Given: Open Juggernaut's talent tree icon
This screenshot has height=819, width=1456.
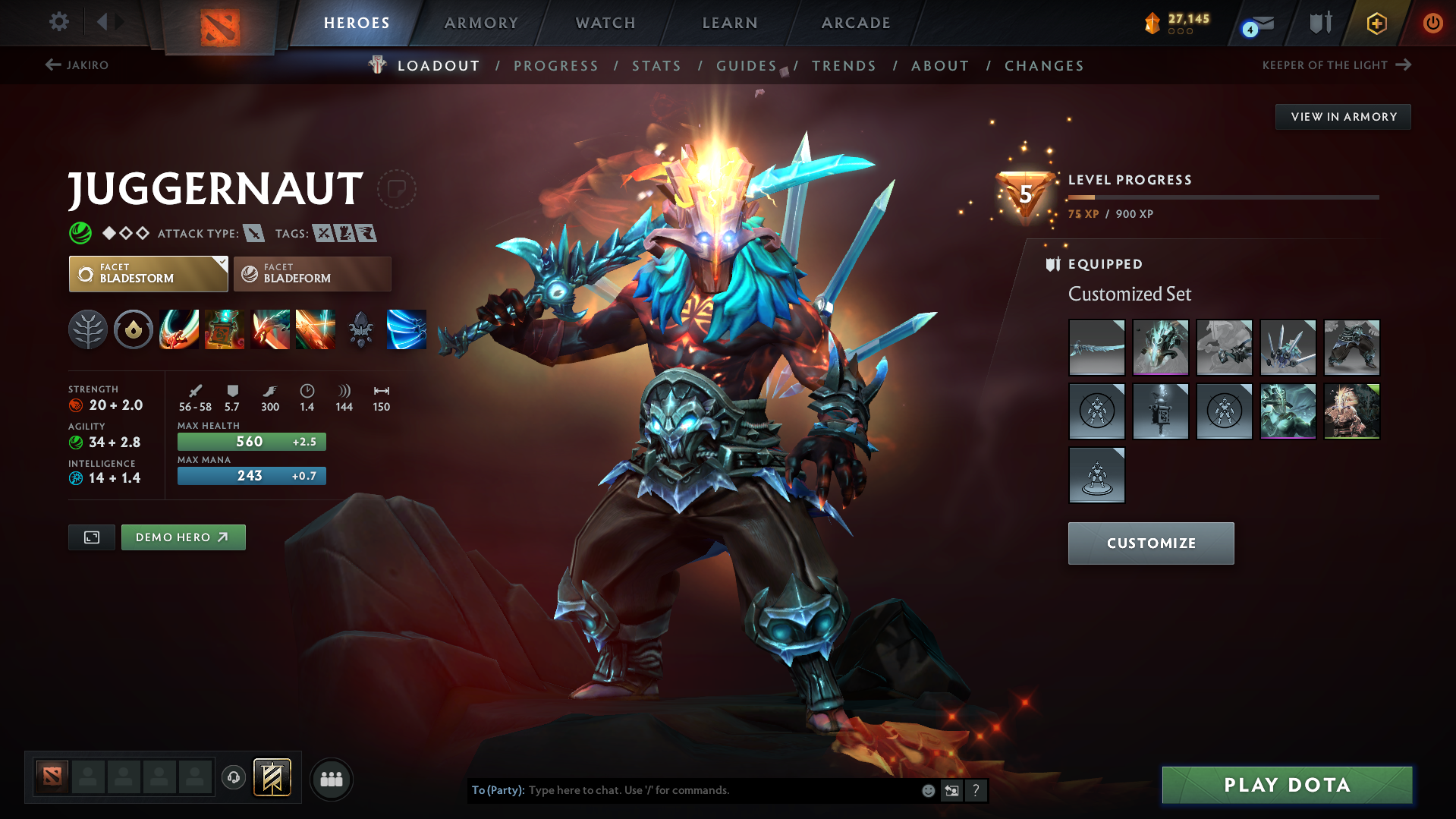Looking at the screenshot, I should (87, 329).
